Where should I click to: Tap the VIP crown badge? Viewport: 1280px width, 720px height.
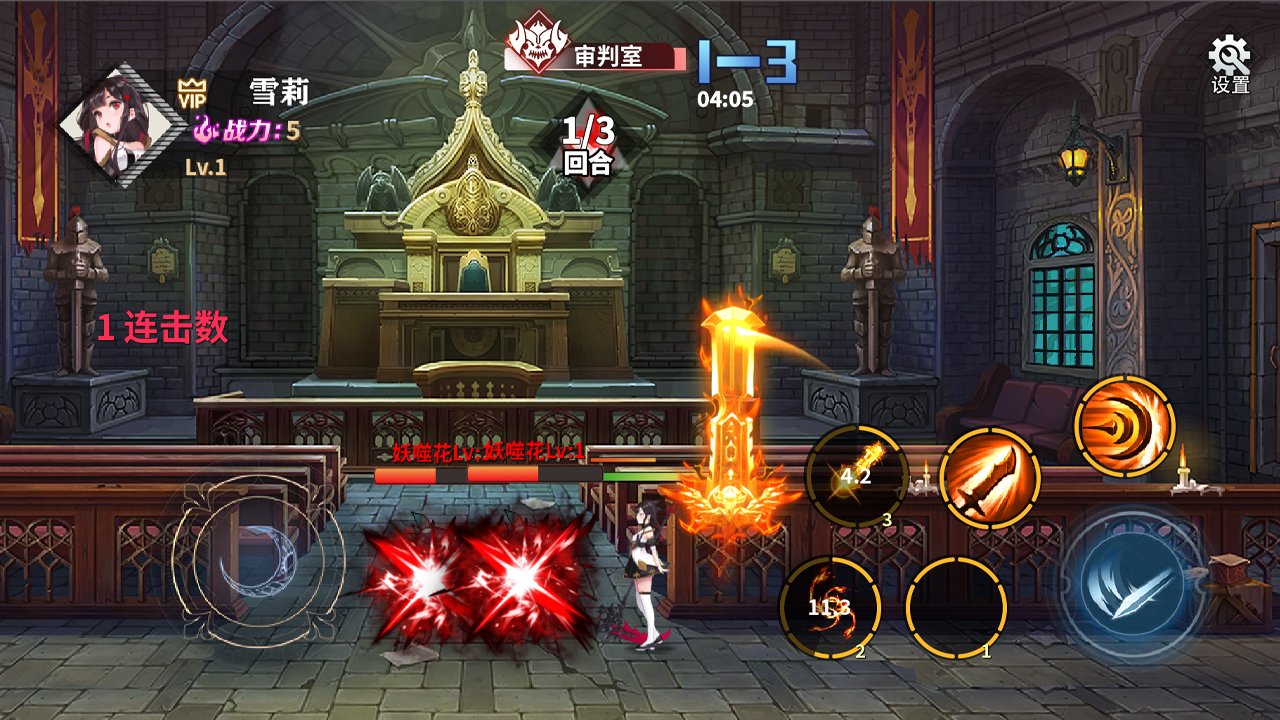[x=190, y=94]
